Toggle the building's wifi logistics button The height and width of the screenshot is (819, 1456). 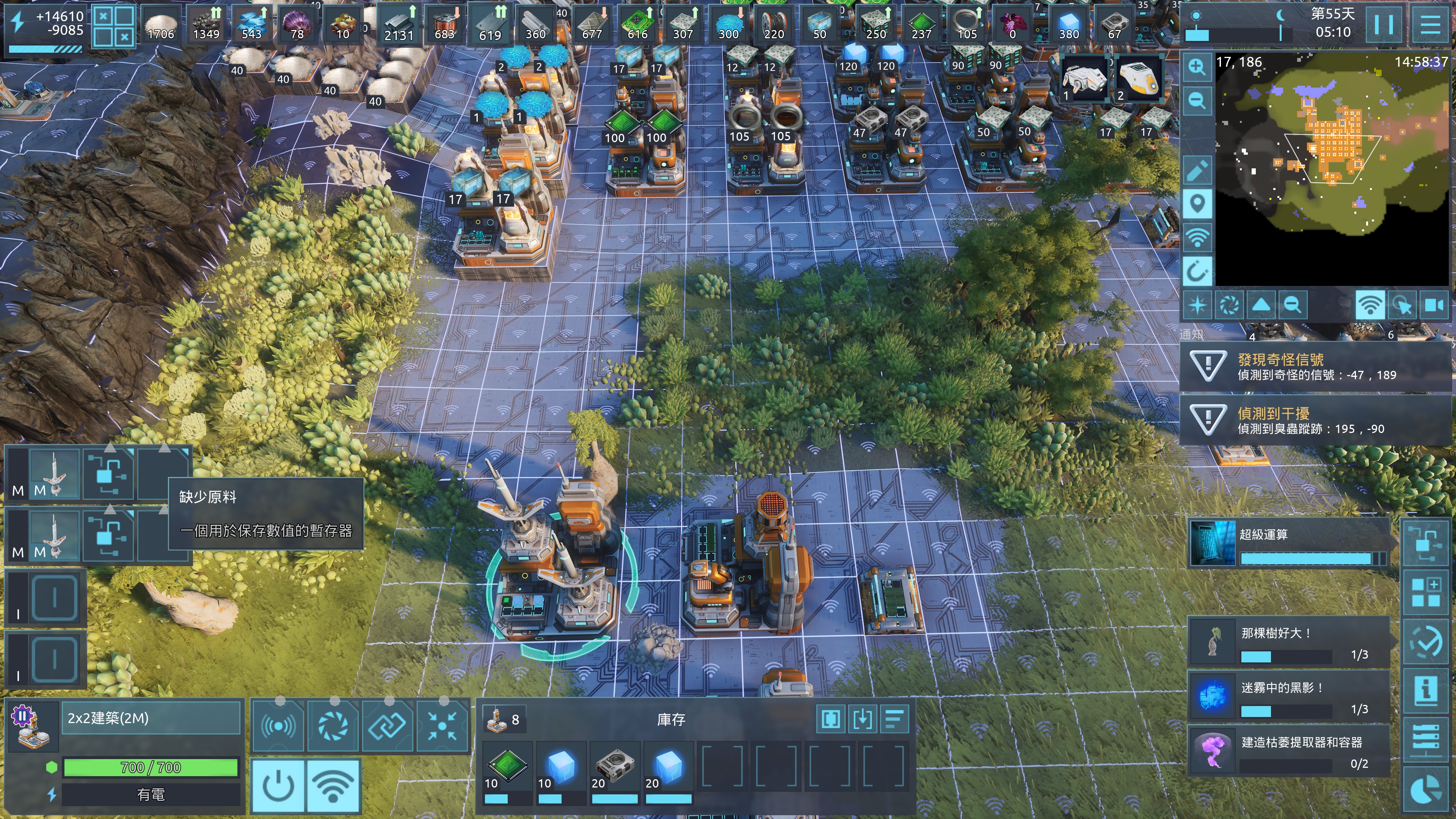pyautogui.click(x=333, y=786)
